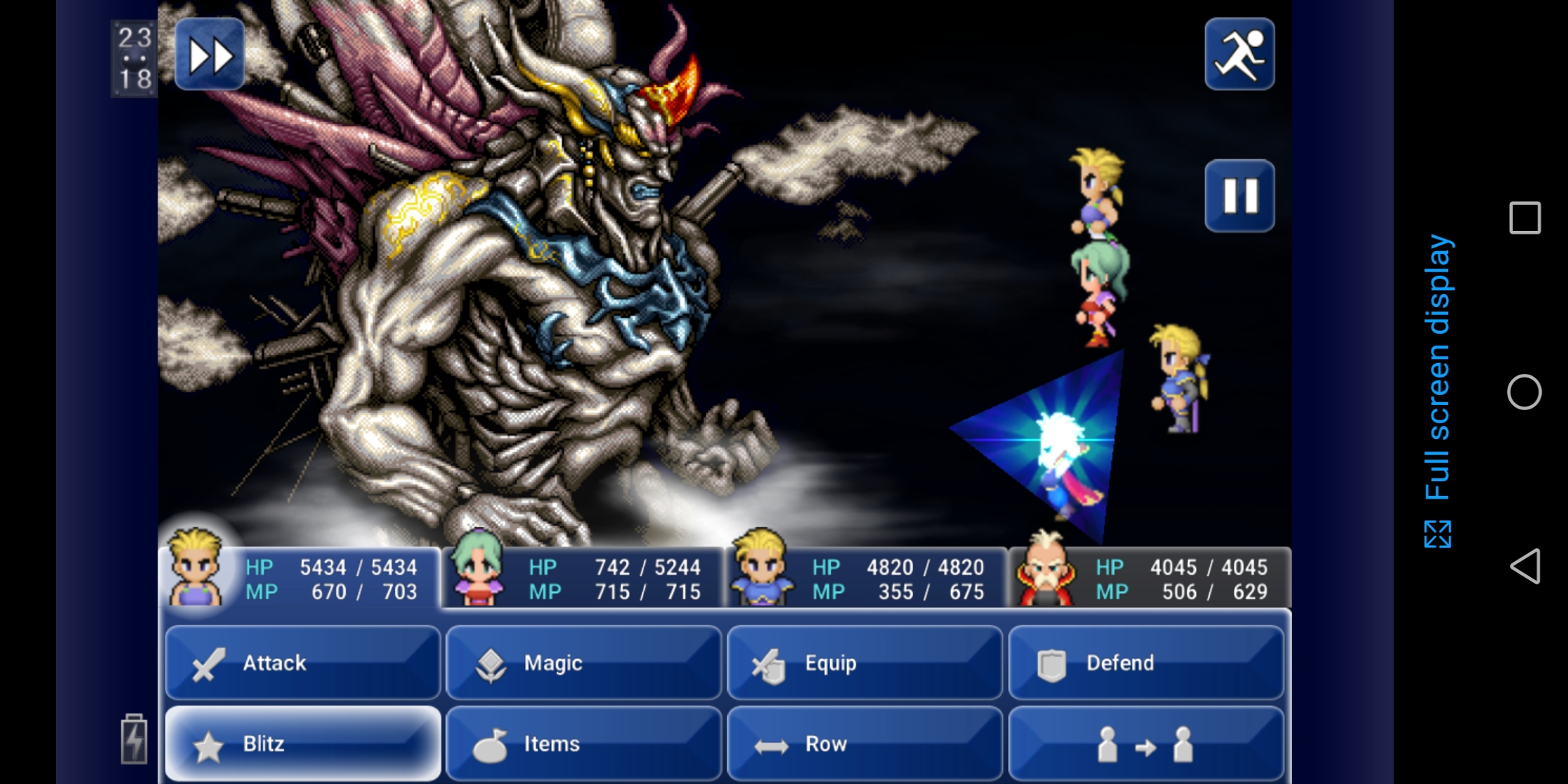Screen dimensions: 1568x784
Task: Select Edgar's status panel with 4820 HP
Action: click(866, 579)
